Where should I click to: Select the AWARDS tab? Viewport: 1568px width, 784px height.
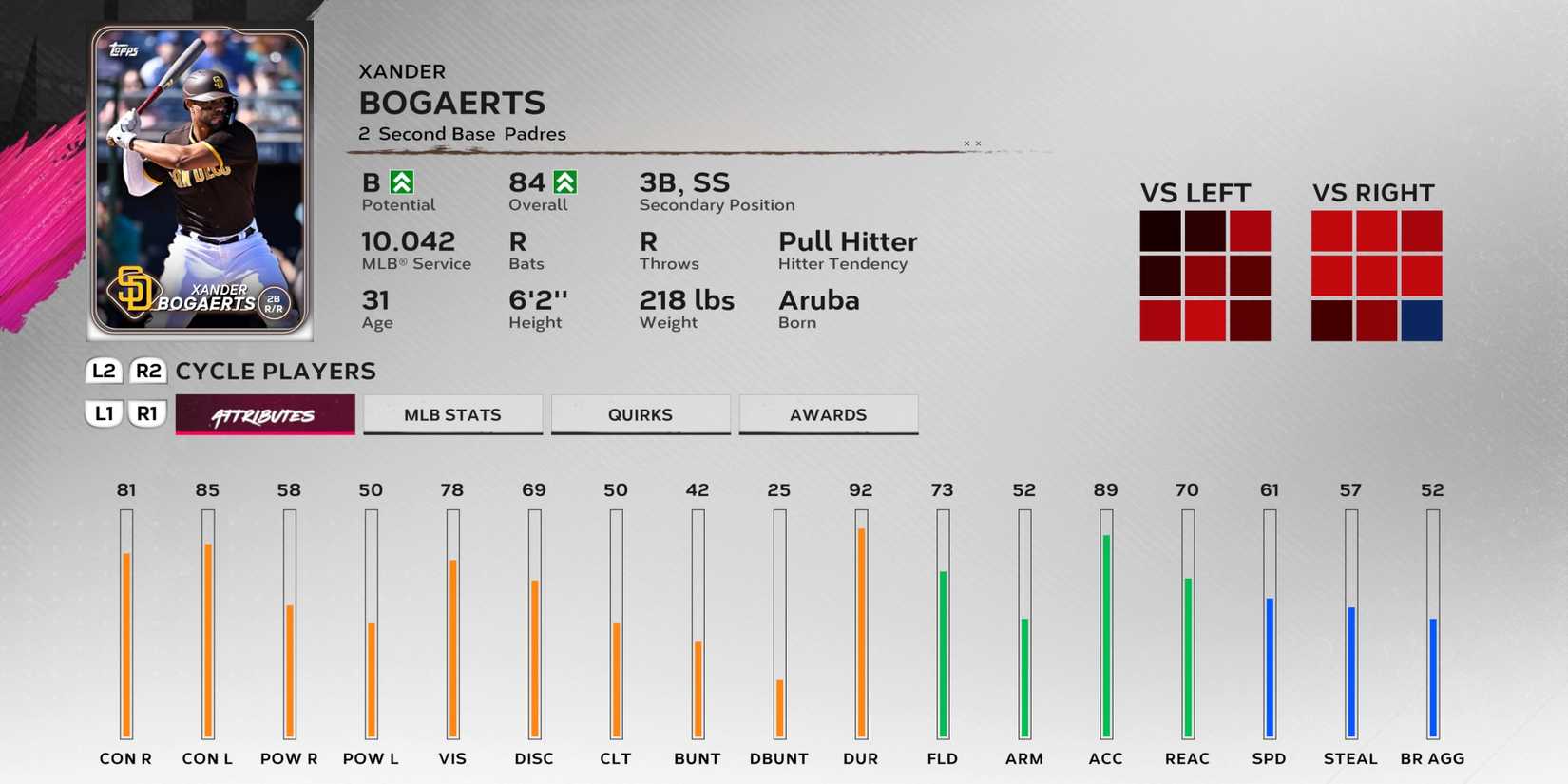(x=828, y=414)
